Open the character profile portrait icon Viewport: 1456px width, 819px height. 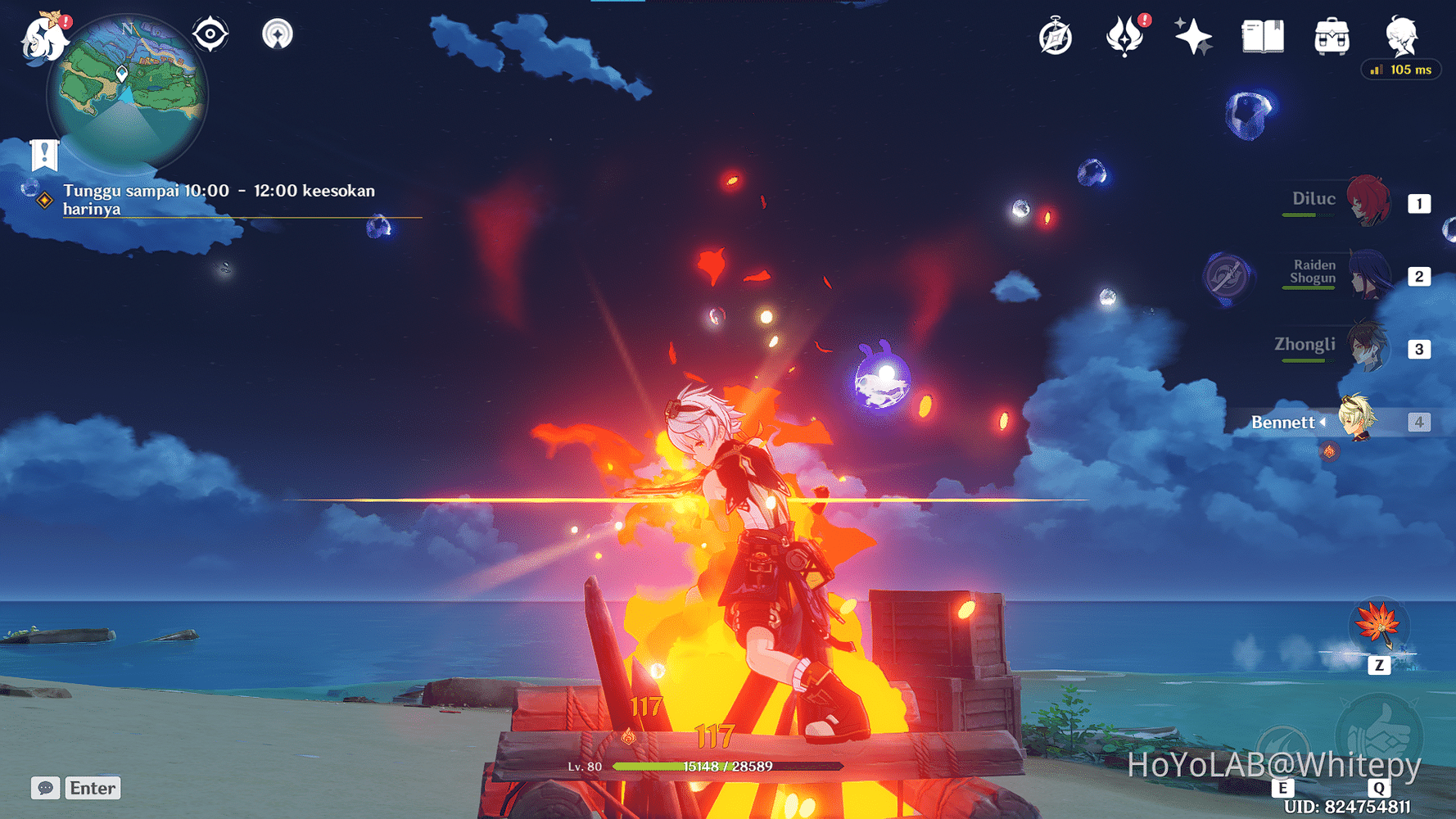coord(1400,34)
